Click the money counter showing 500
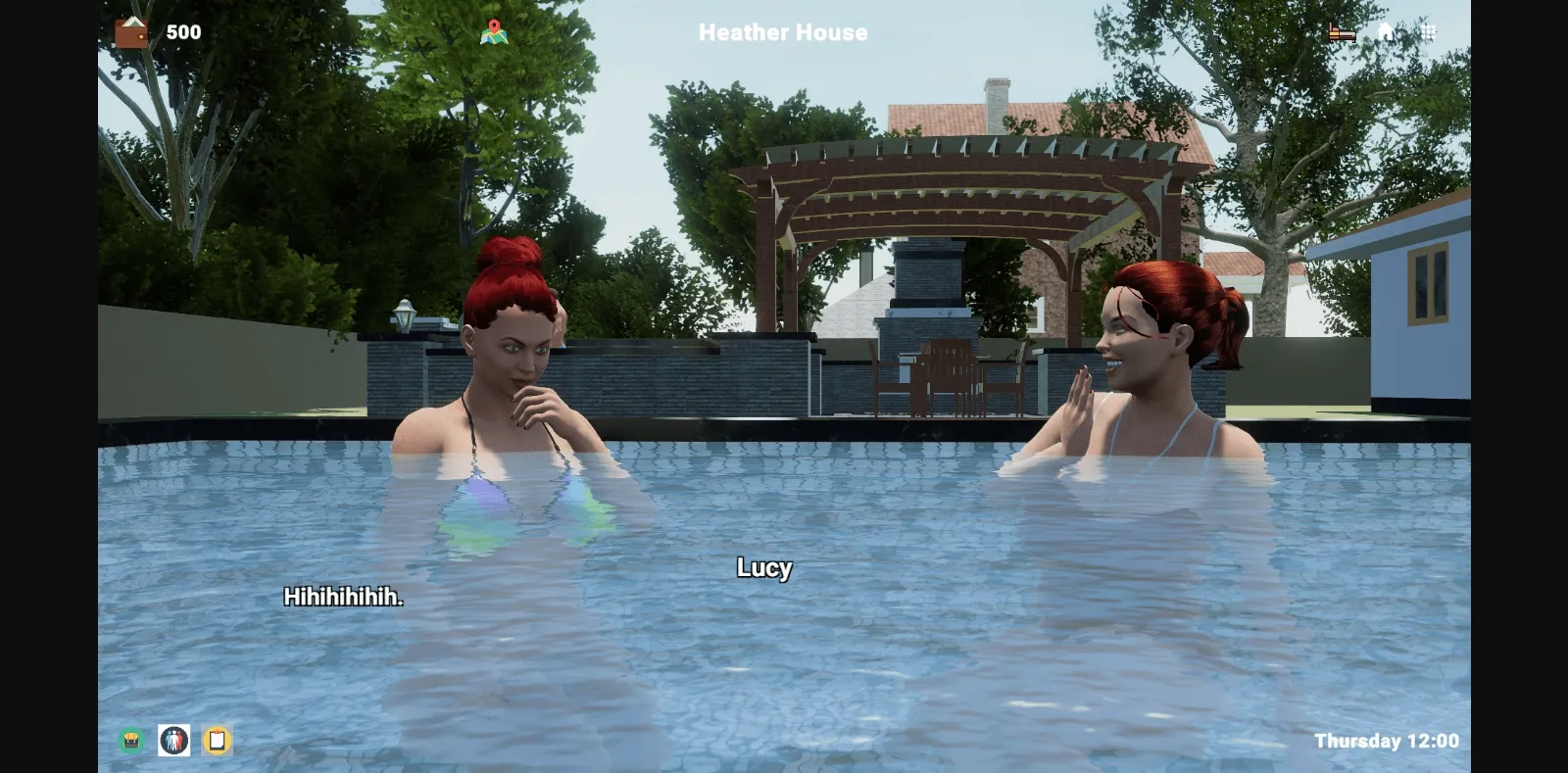 pyautogui.click(x=184, y=31)
